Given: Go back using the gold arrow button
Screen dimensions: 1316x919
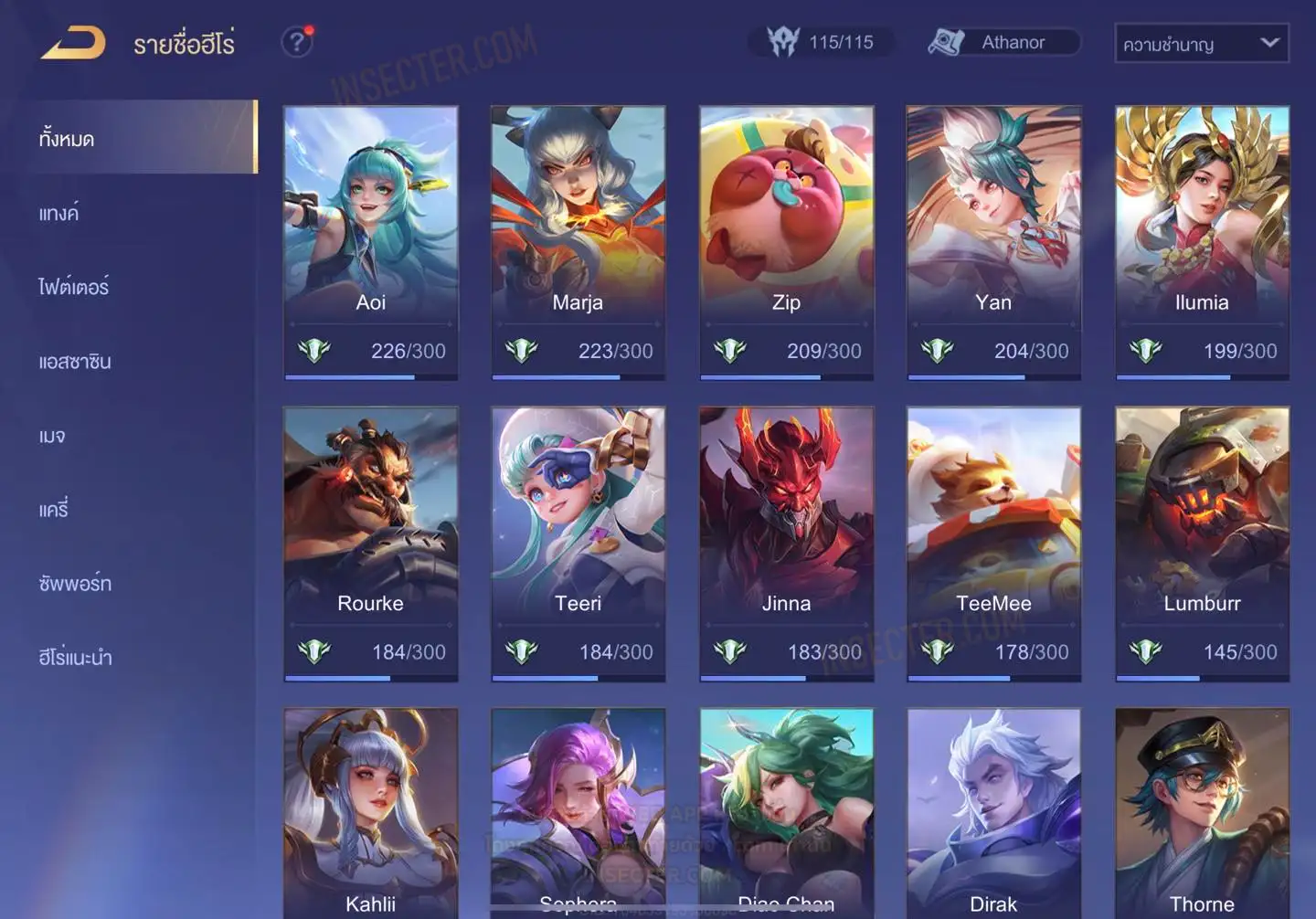Looking at the screenshot, I should [73, 43].
